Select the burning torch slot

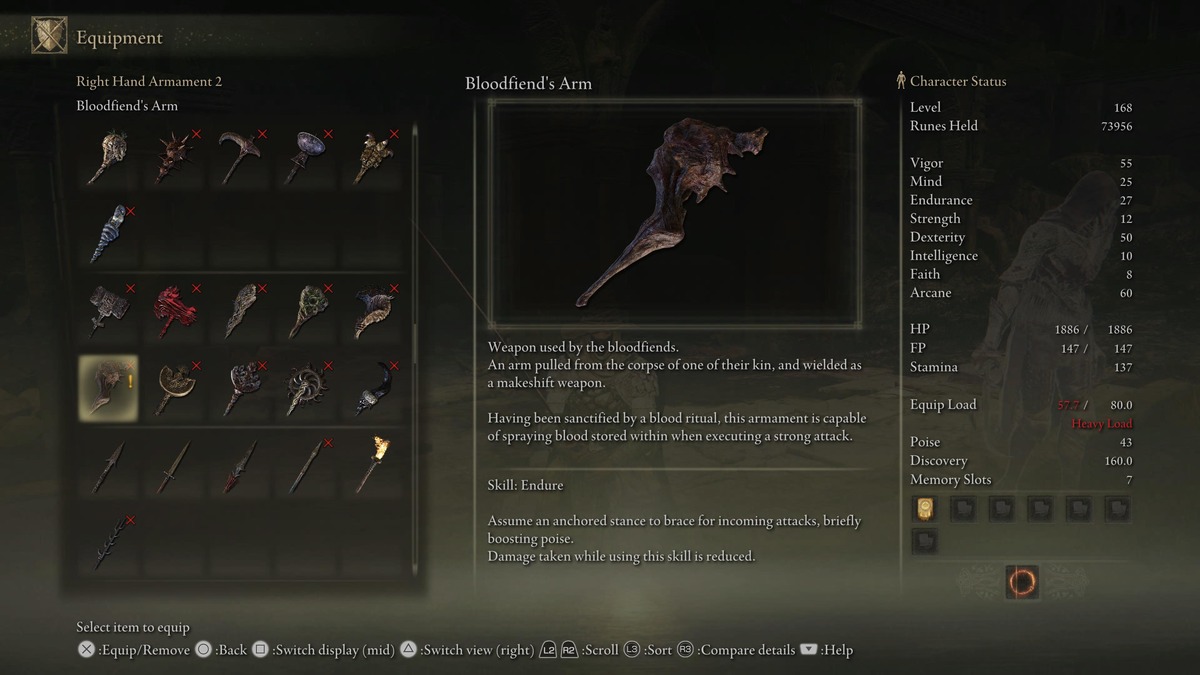(x=373, y=465)
